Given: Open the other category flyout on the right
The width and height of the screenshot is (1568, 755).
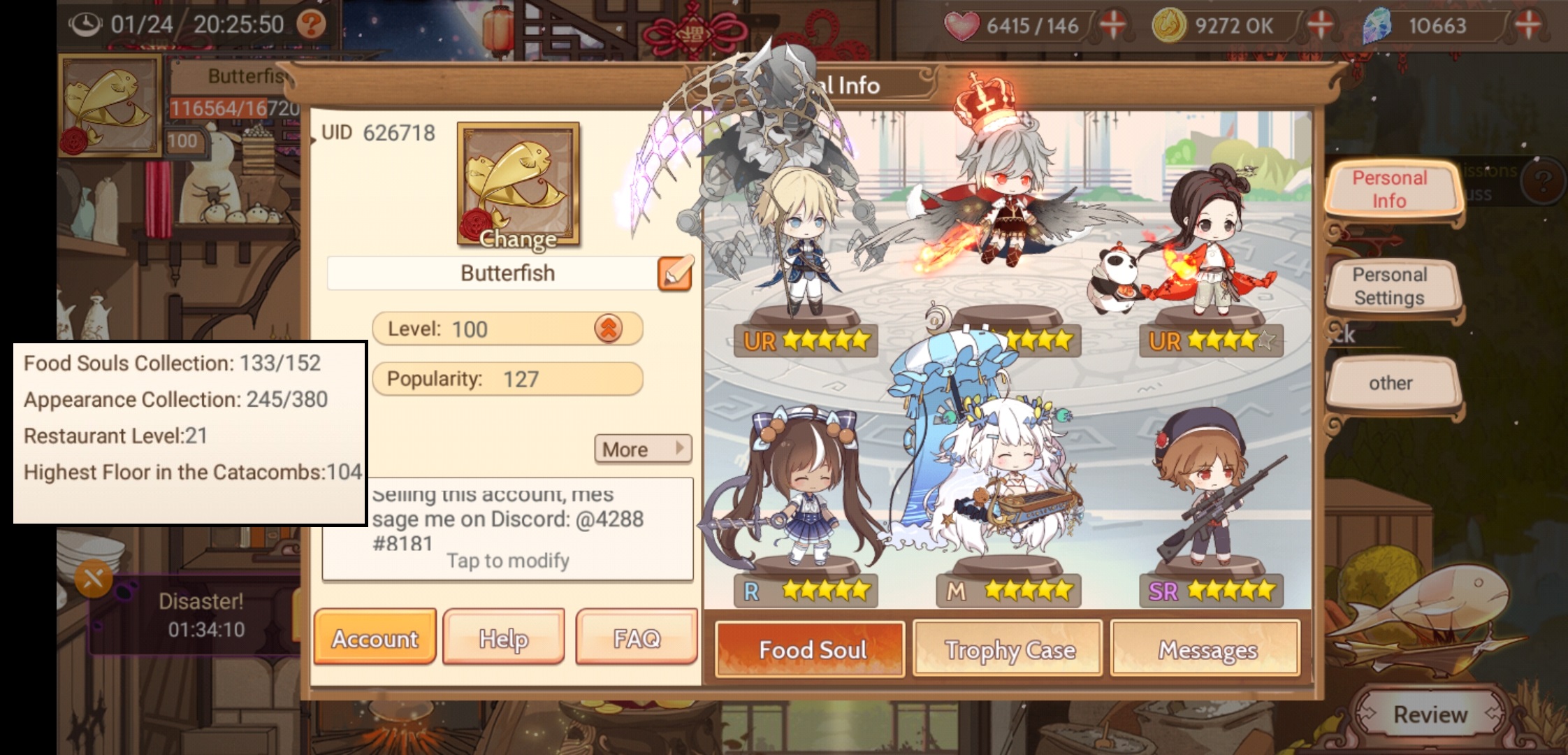Looking at the screenshot, I should click(x=1393, y=383).
